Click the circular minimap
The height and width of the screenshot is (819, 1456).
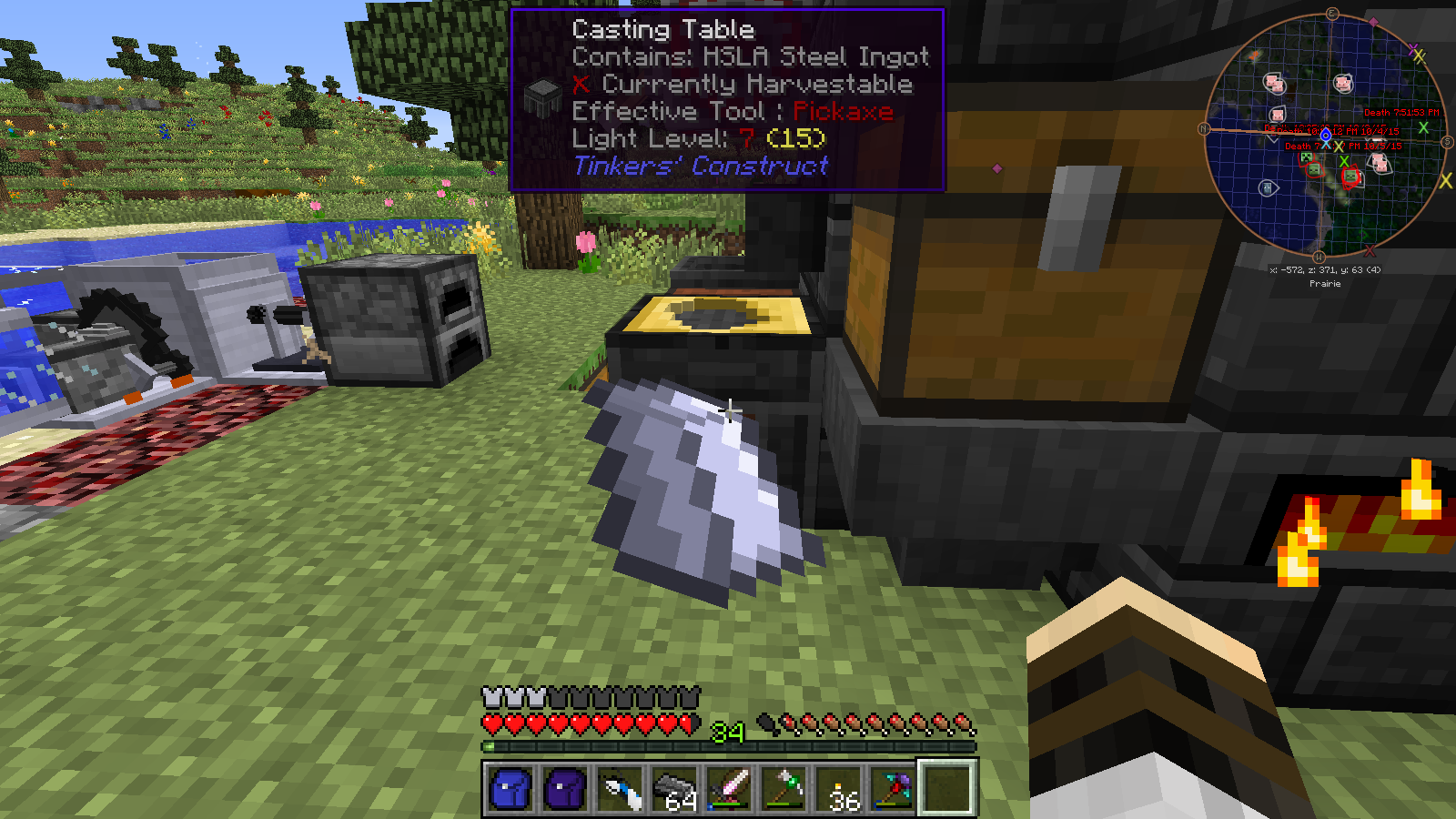1325,135
